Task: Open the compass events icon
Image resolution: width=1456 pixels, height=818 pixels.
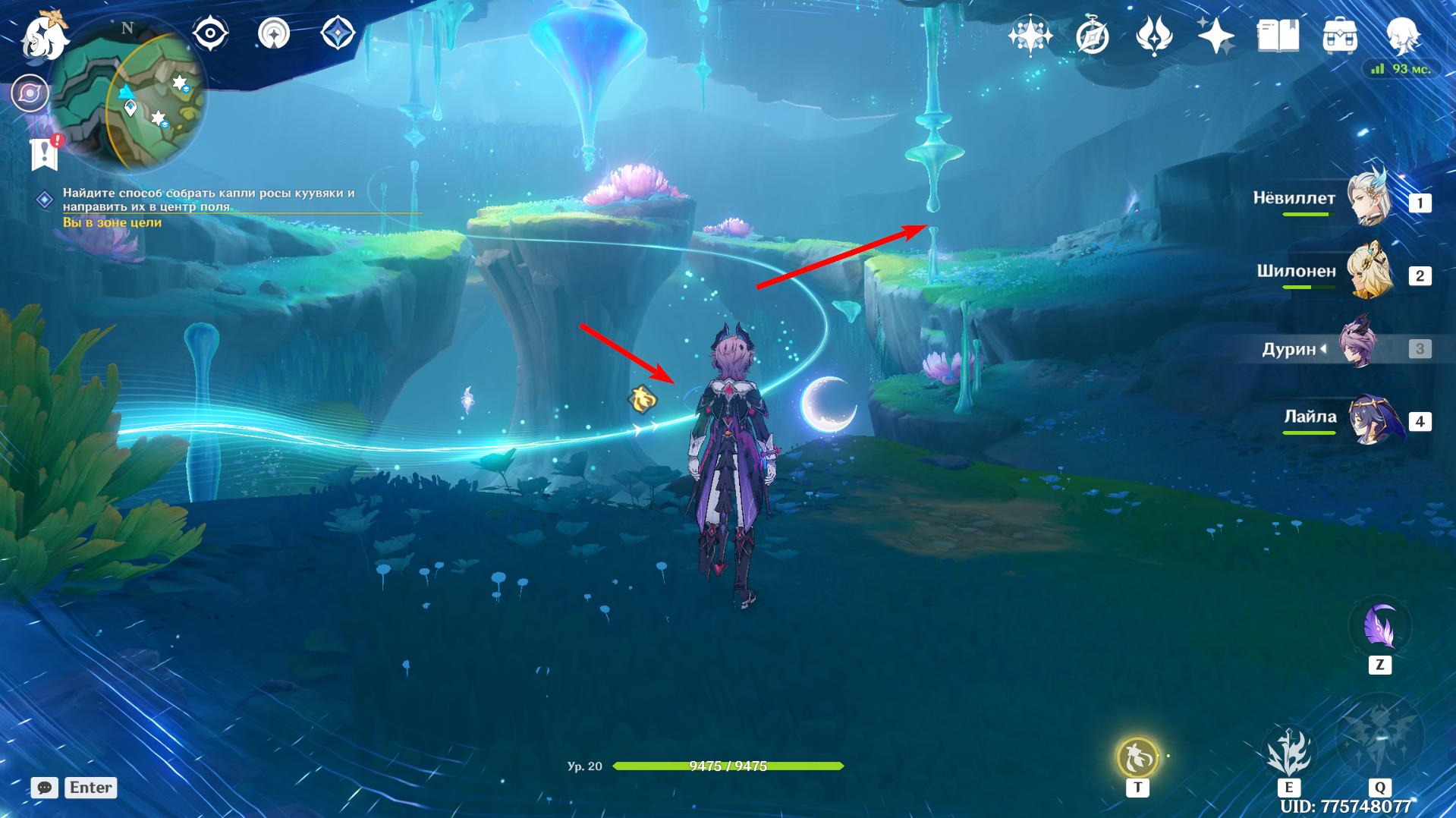Action: 1092,36
